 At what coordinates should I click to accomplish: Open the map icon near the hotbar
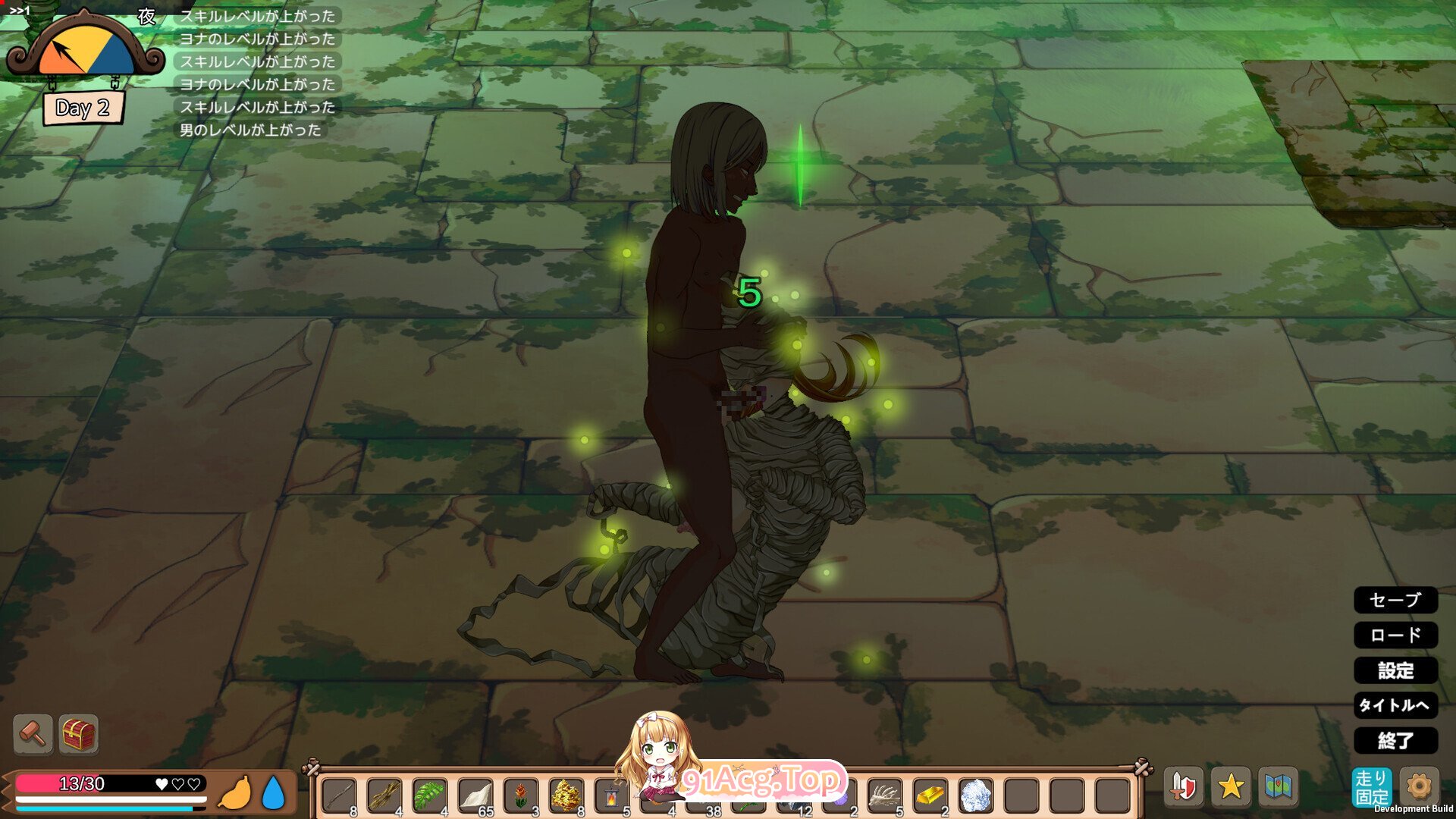click(x=1279, y=787)
